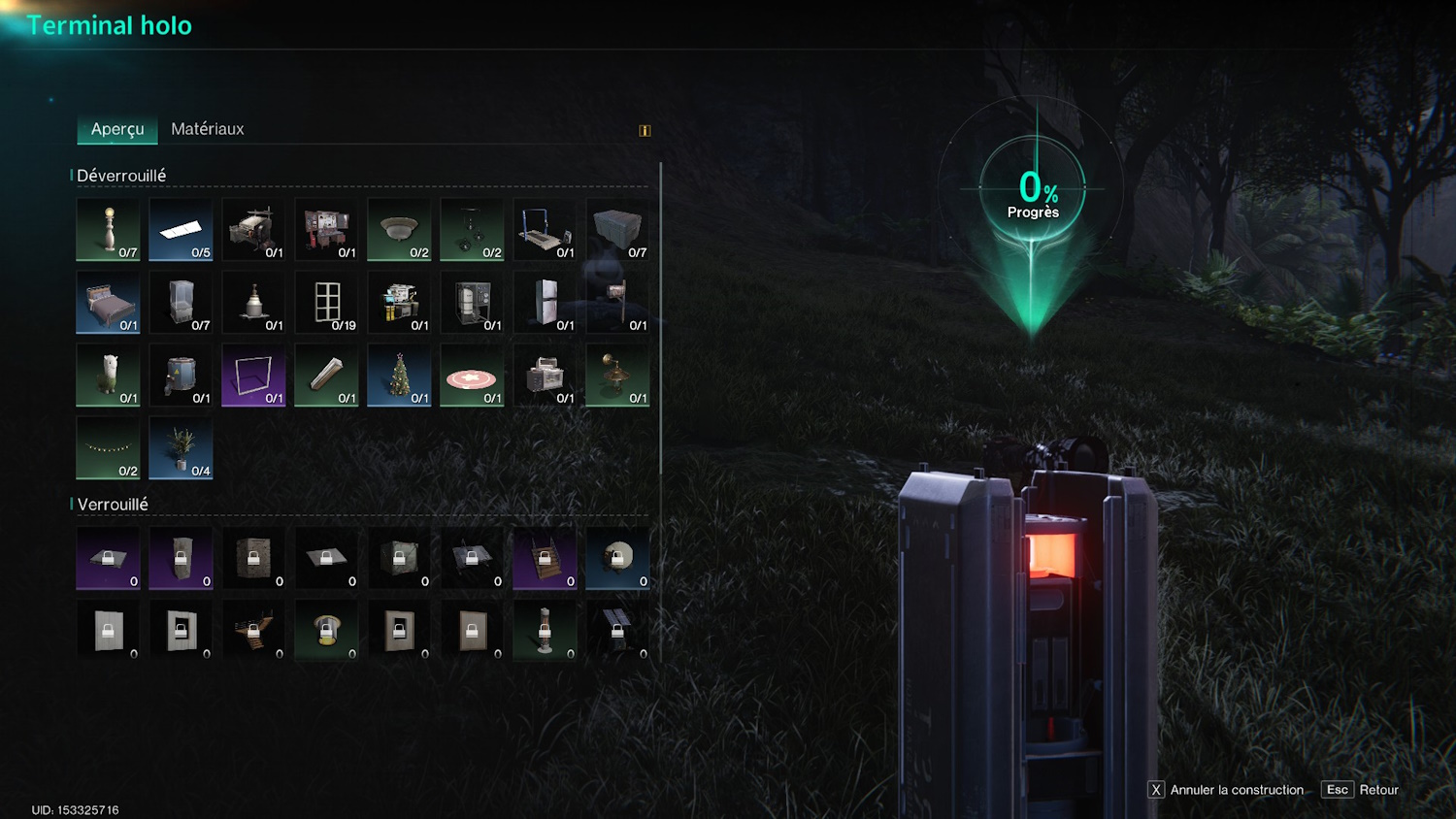Switch to the Matériaux tab
The height and width of the screenshot is (819, 1456).
207,129
